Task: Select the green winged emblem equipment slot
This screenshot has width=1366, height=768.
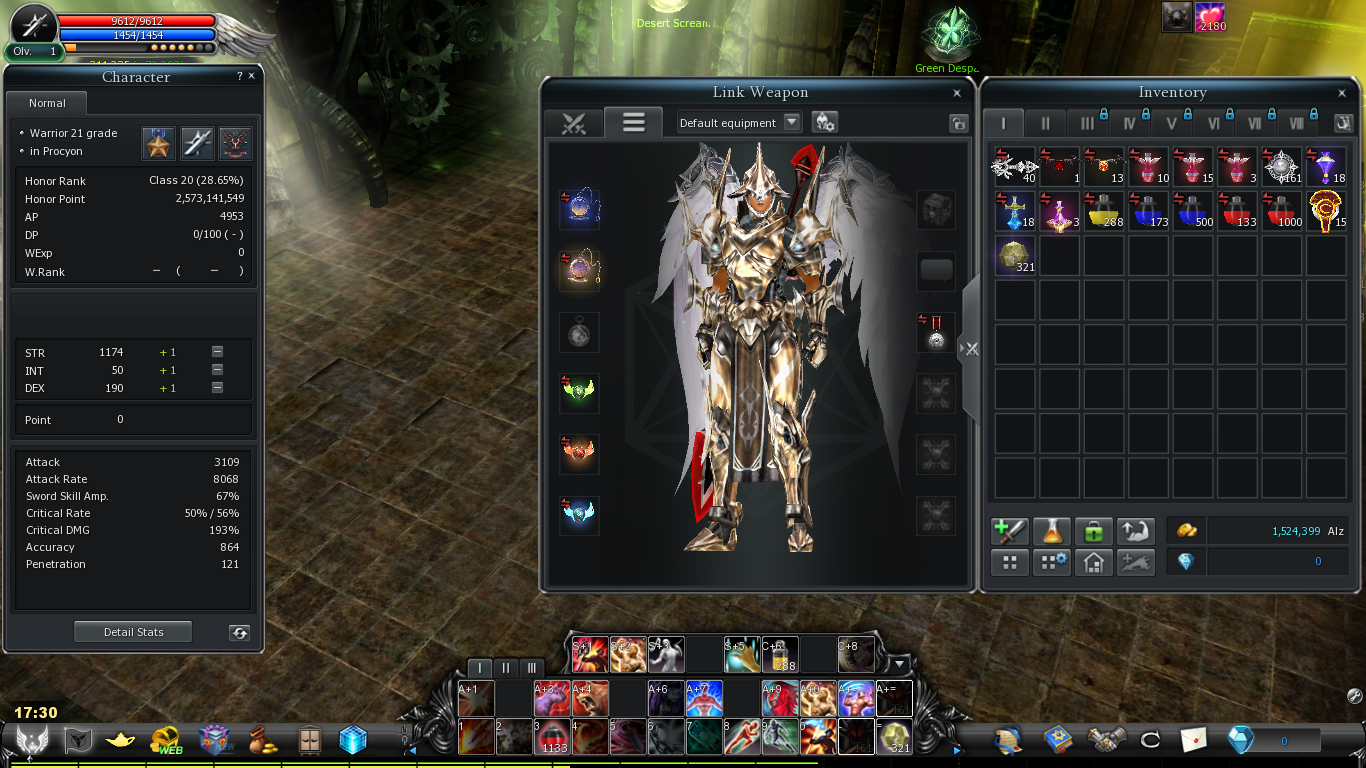Action: [579, 393]
